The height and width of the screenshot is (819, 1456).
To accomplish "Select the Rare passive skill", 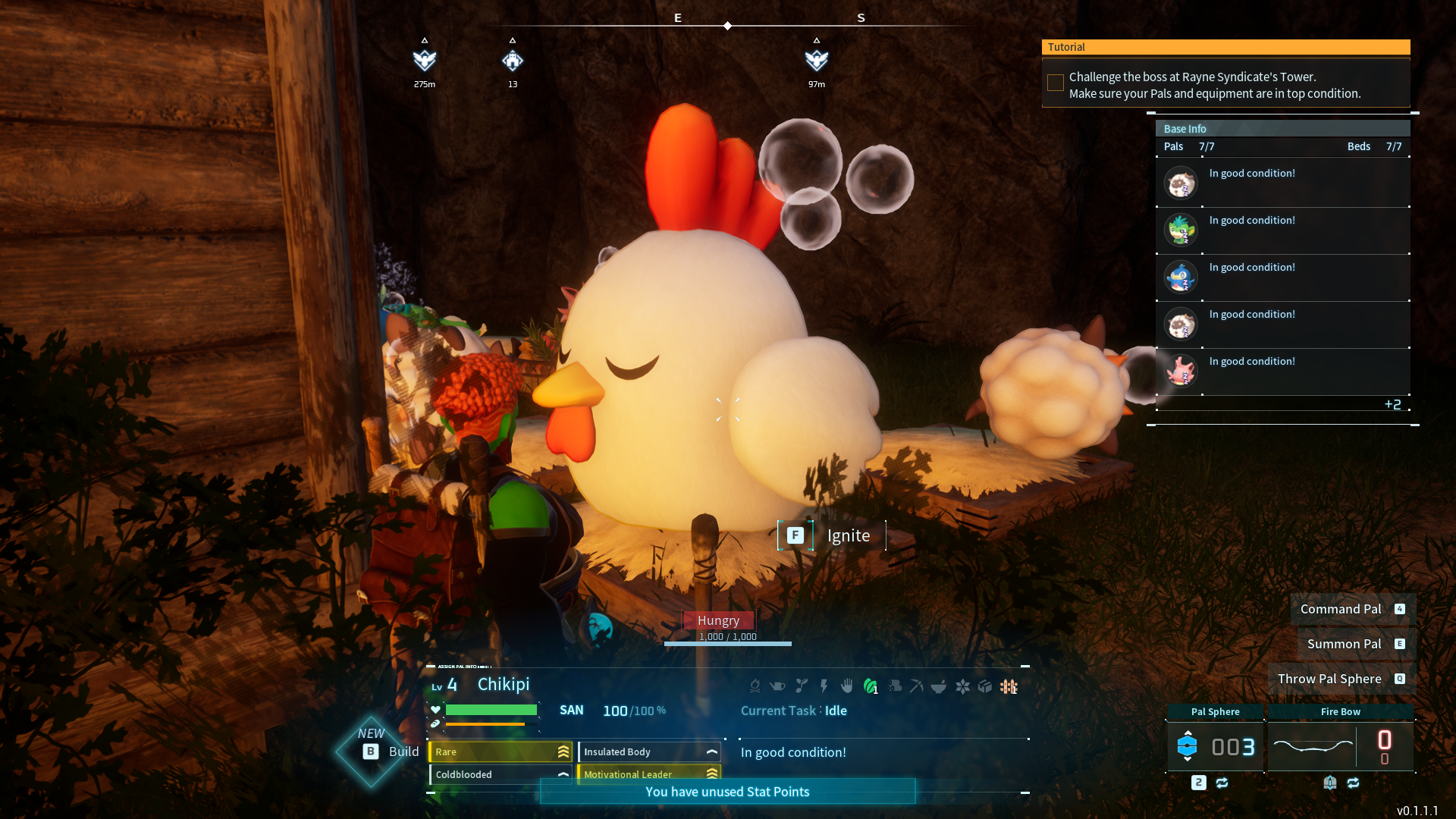I will [x=500, y=752].
